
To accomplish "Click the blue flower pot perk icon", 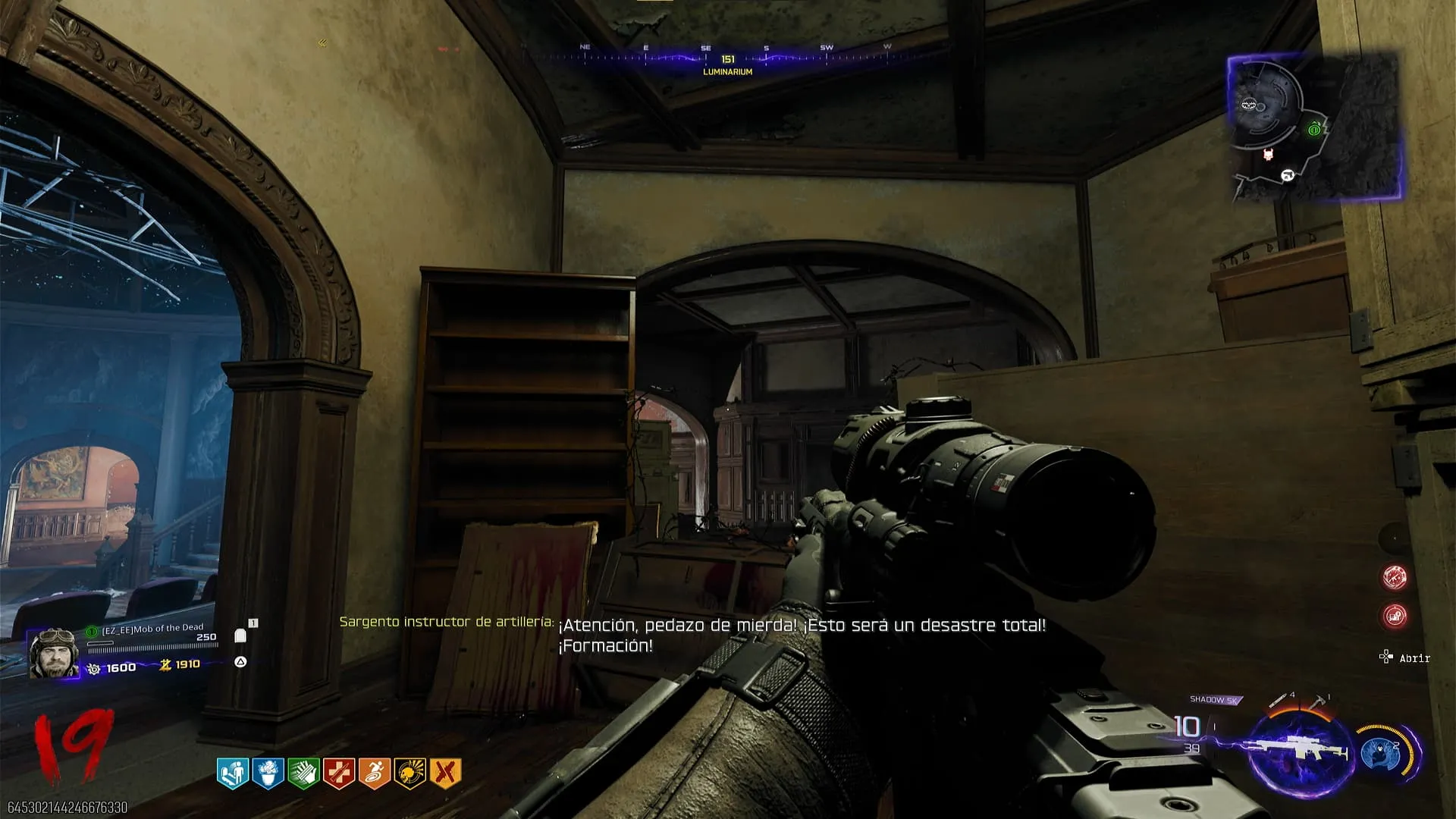I will pos(268,773).
